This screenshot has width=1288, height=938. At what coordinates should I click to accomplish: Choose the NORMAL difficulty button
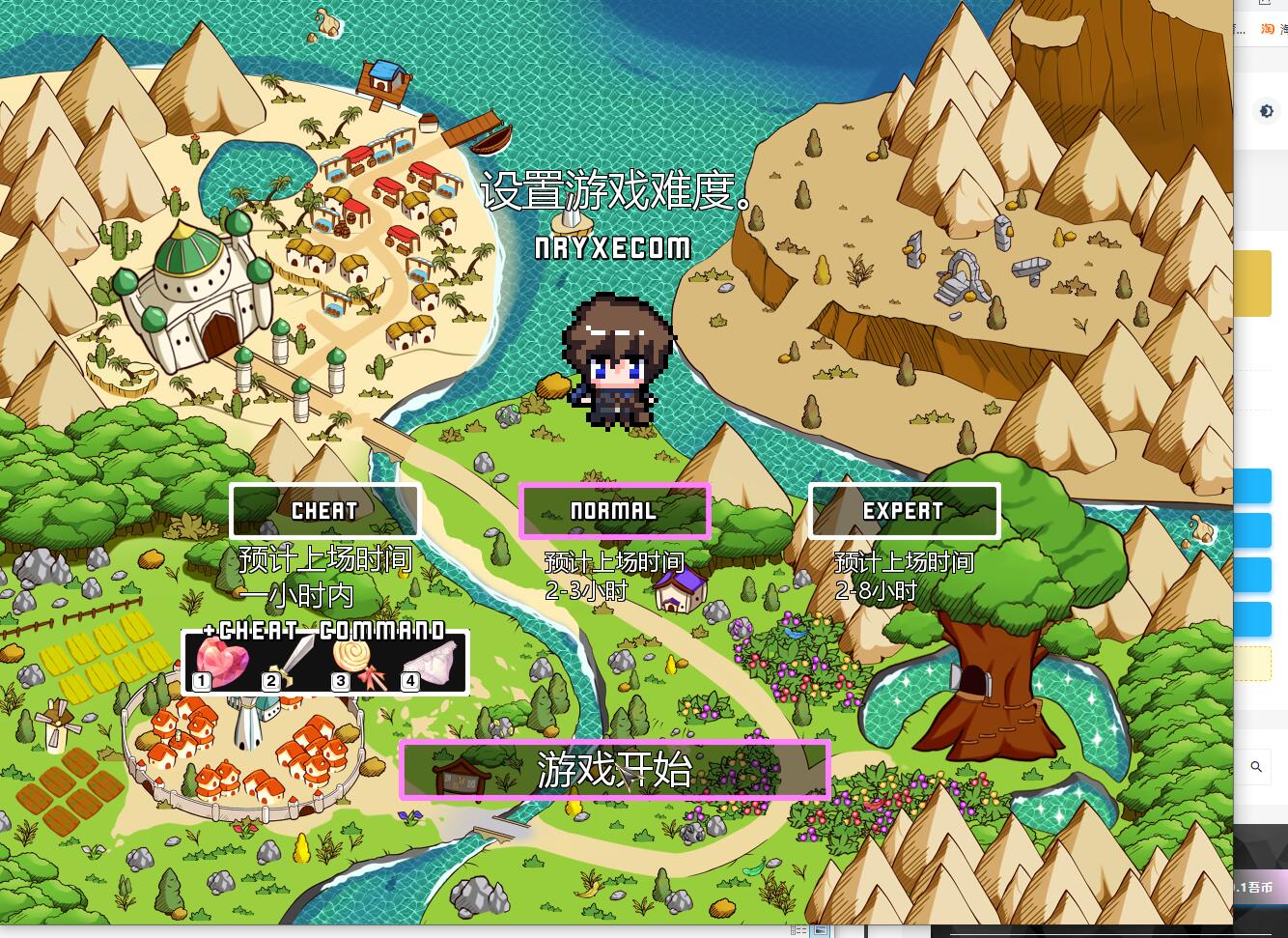(614, 510)
